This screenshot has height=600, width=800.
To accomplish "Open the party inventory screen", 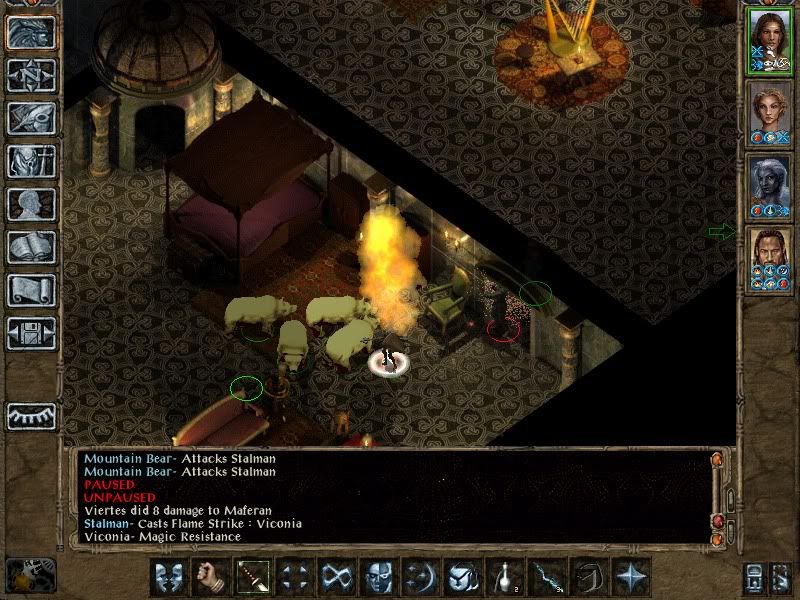I will 32,161.
